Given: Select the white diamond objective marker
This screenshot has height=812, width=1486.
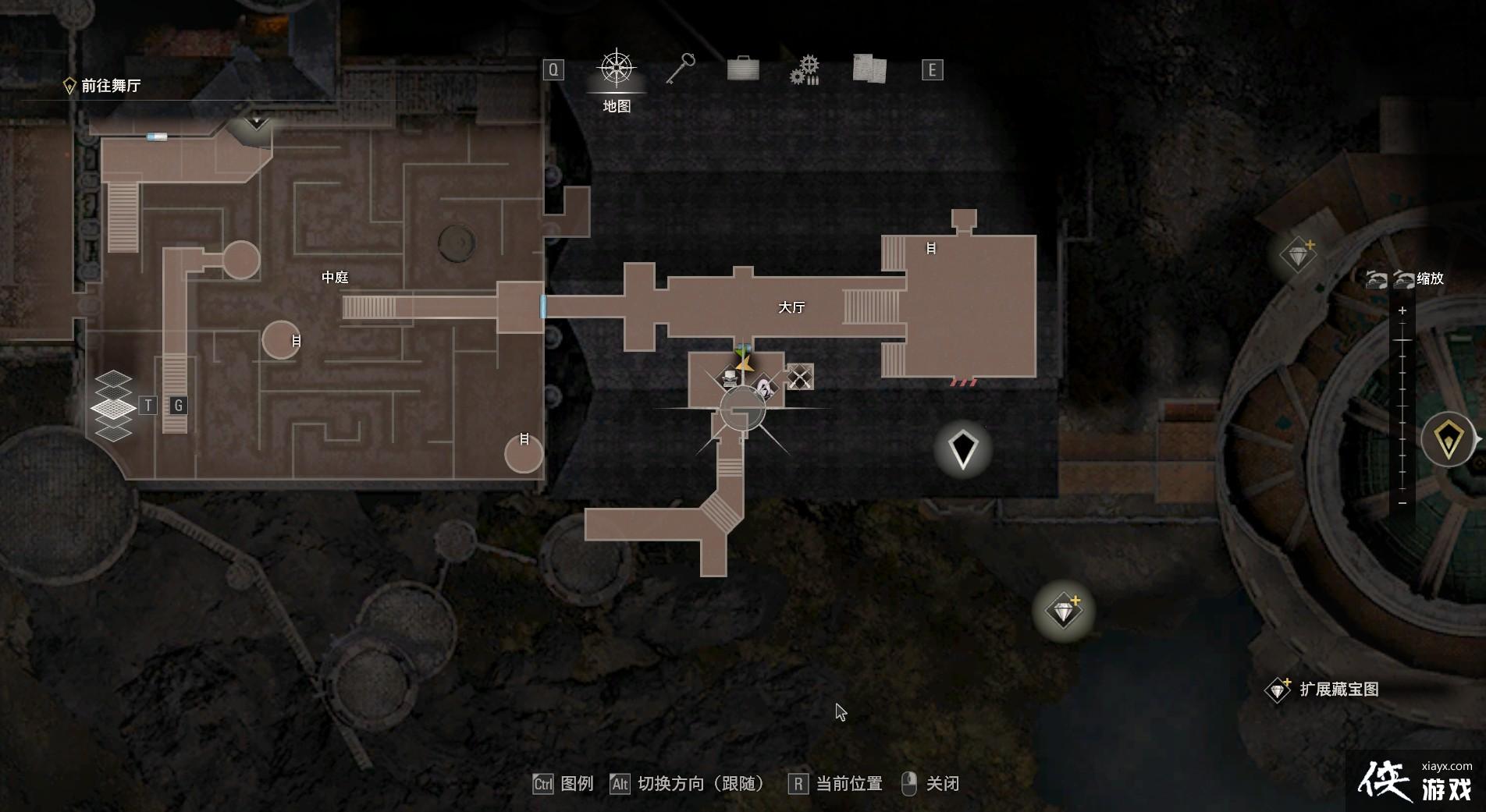Looking at the screenshot, I should click(x=963, y=449).
